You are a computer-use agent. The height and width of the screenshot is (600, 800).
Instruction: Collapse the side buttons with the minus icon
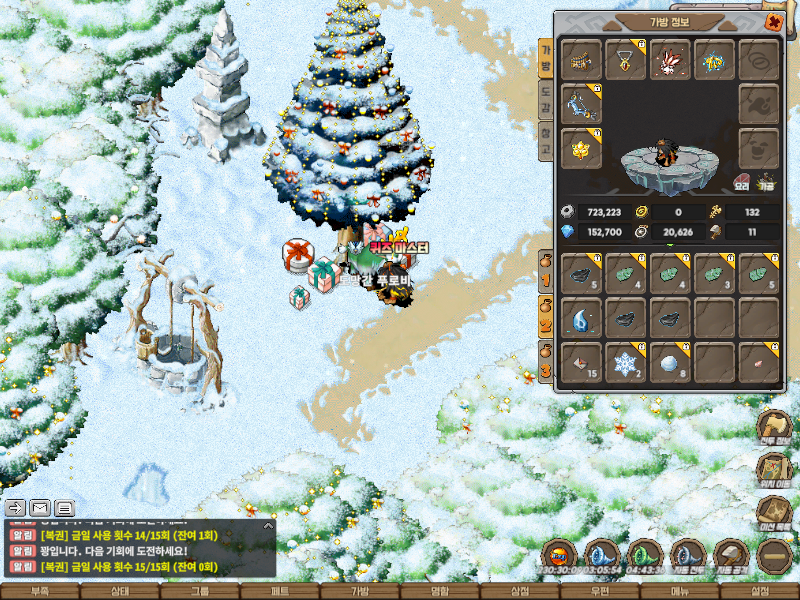(775, 555)
